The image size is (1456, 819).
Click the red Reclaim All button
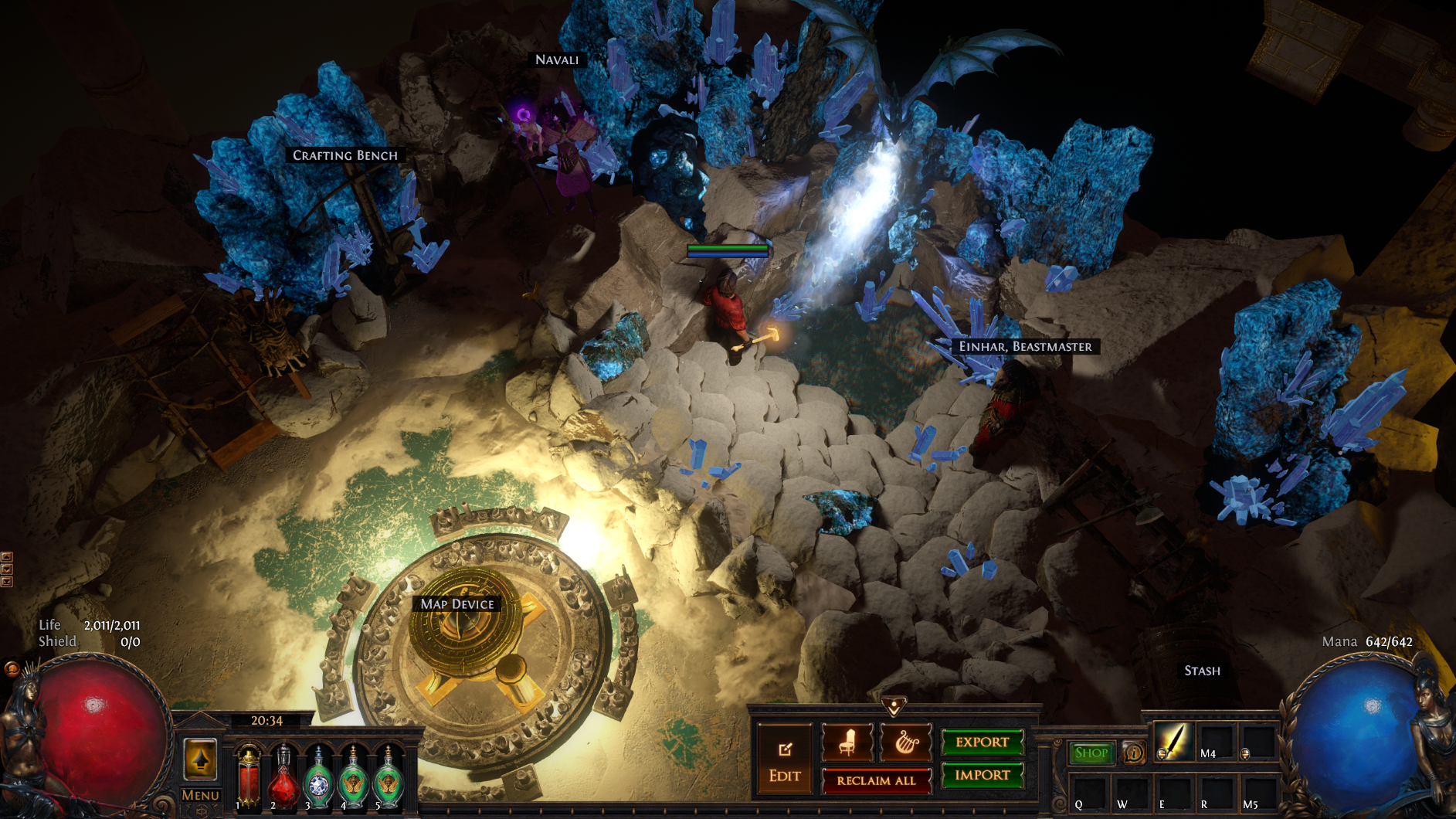[x=876, y=780]
